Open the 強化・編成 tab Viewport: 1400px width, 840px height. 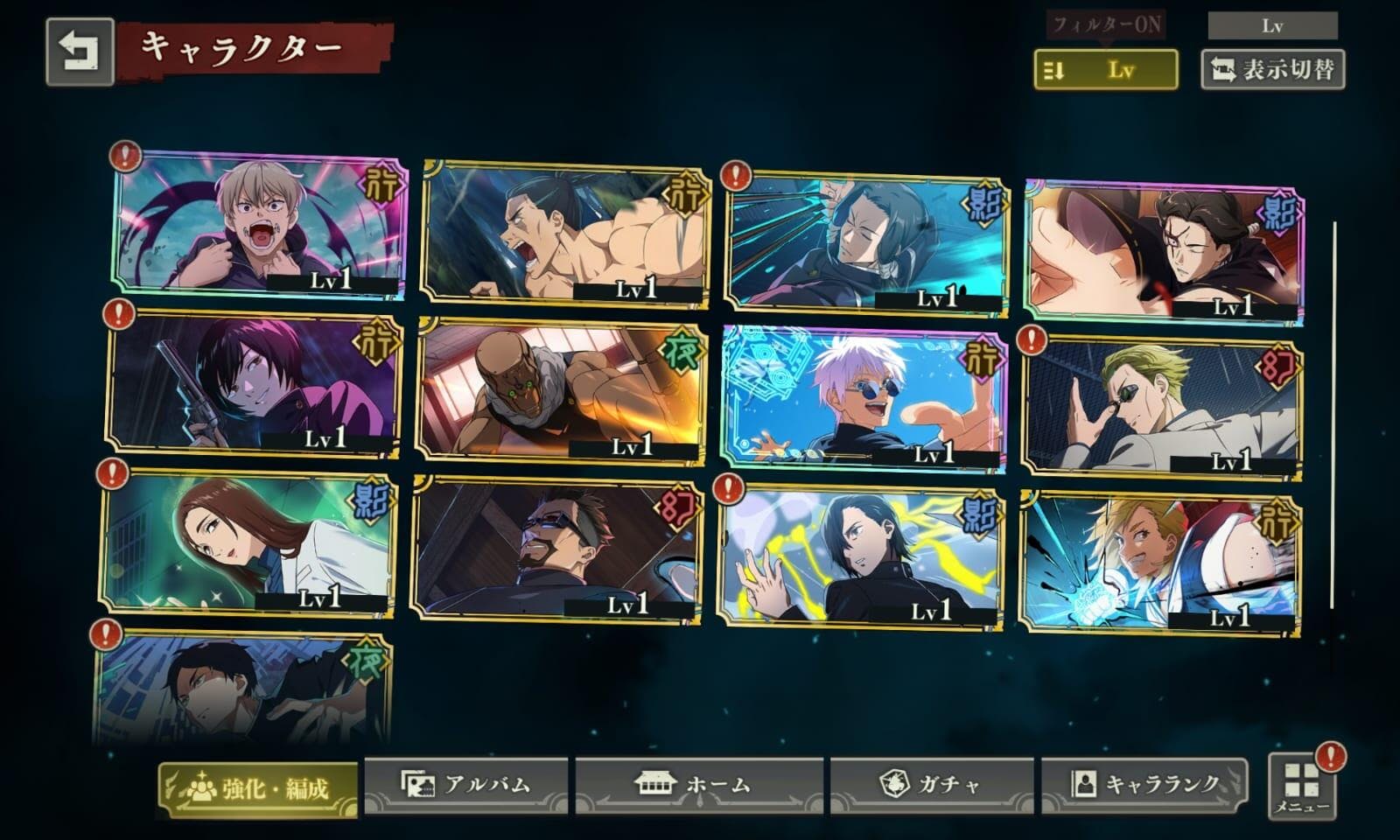click(x=258, y=788)
